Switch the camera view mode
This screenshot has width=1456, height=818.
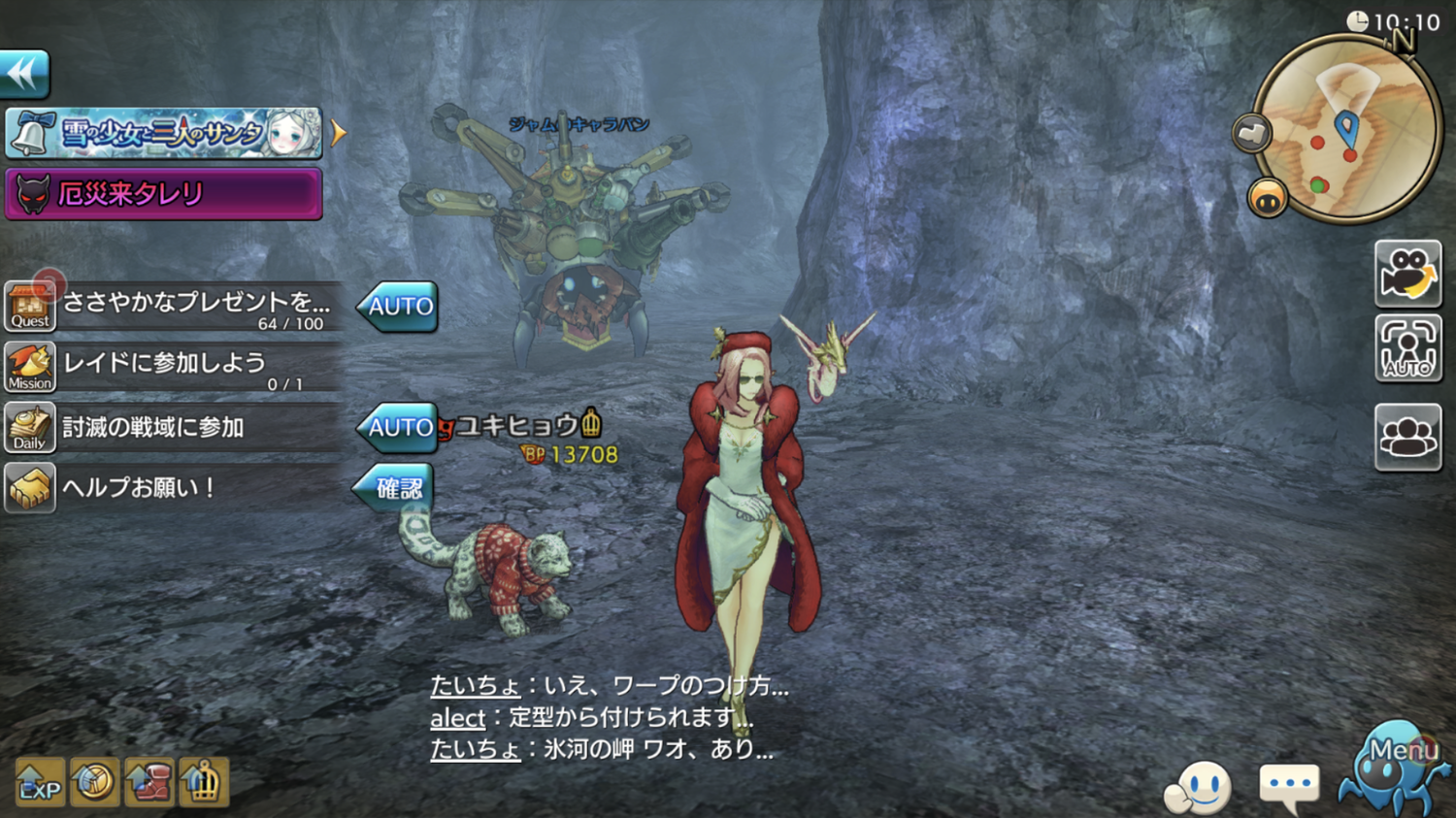[x=1407, y=274]
